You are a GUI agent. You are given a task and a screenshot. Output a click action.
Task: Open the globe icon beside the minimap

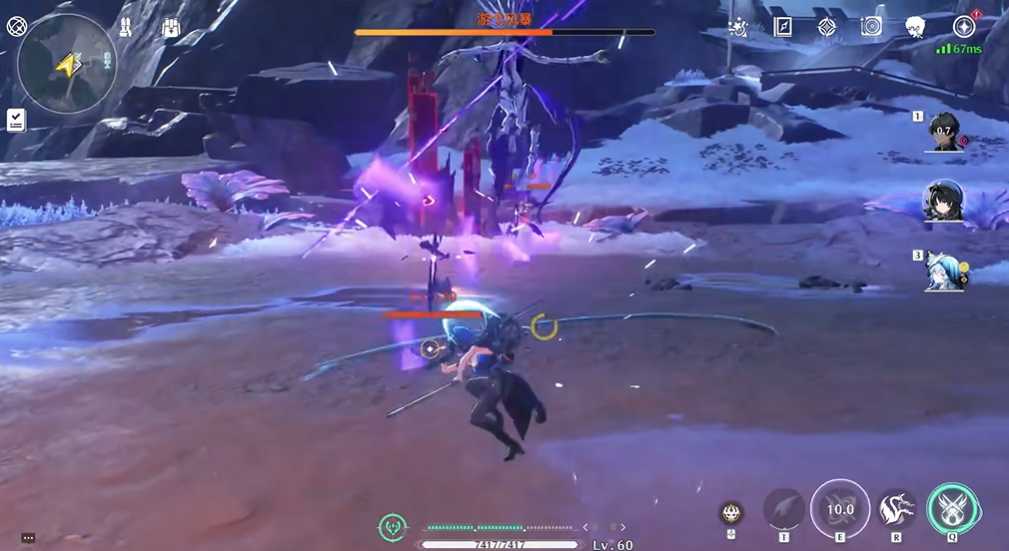17,27
